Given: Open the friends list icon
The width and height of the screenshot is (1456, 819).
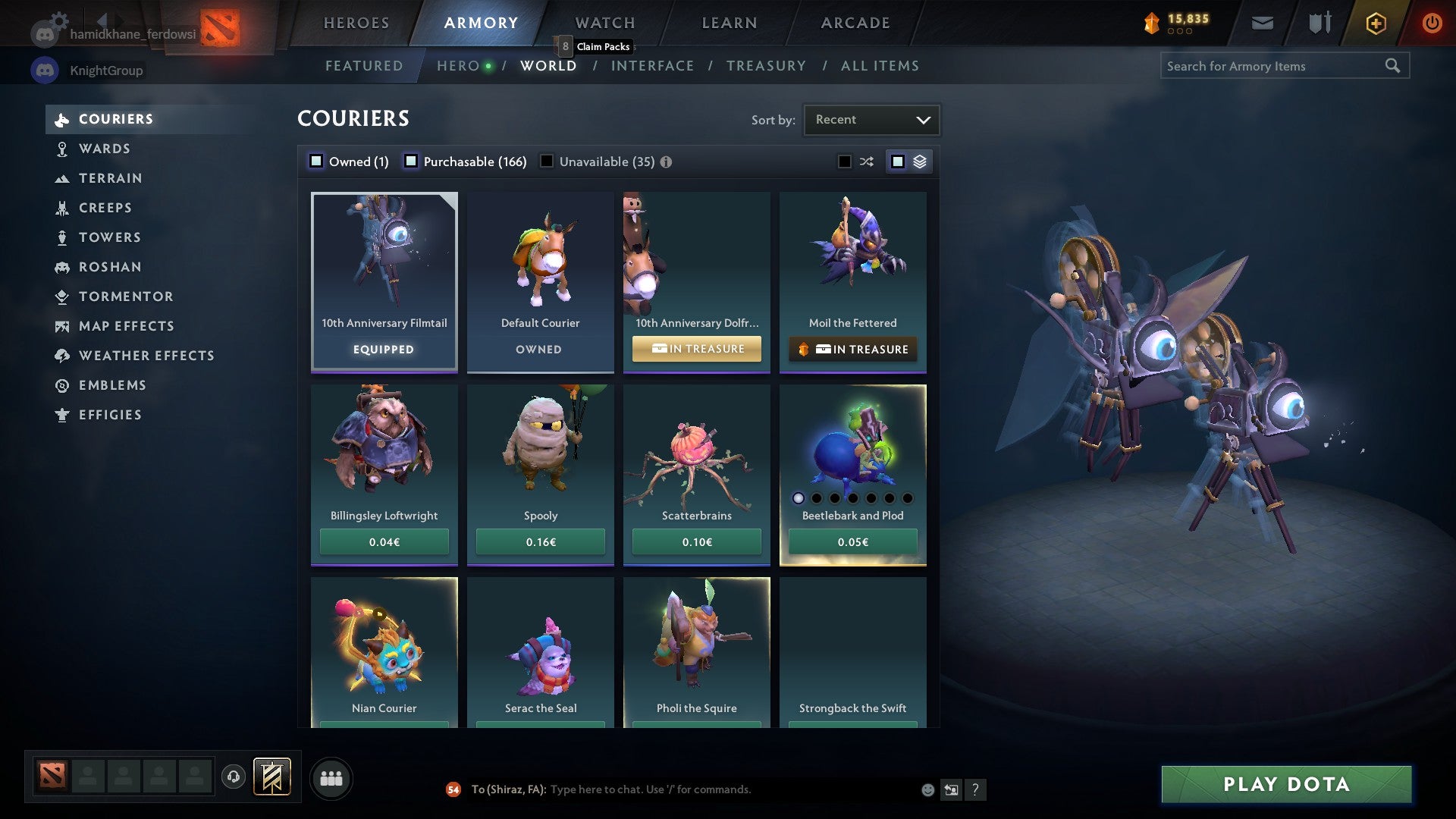Looking at the screenshot, I should click(x=331, y=777).
